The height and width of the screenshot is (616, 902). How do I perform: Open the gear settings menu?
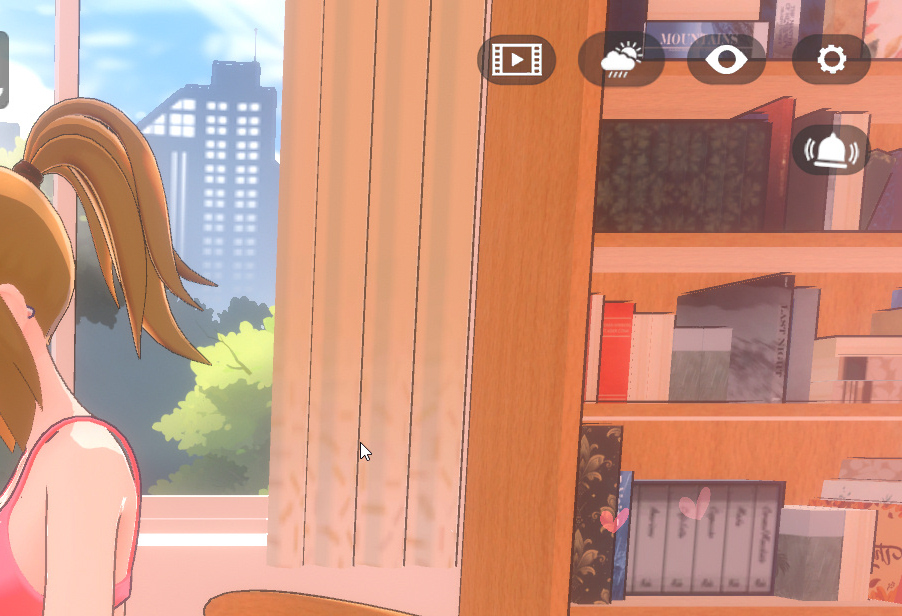coord(831,60)
